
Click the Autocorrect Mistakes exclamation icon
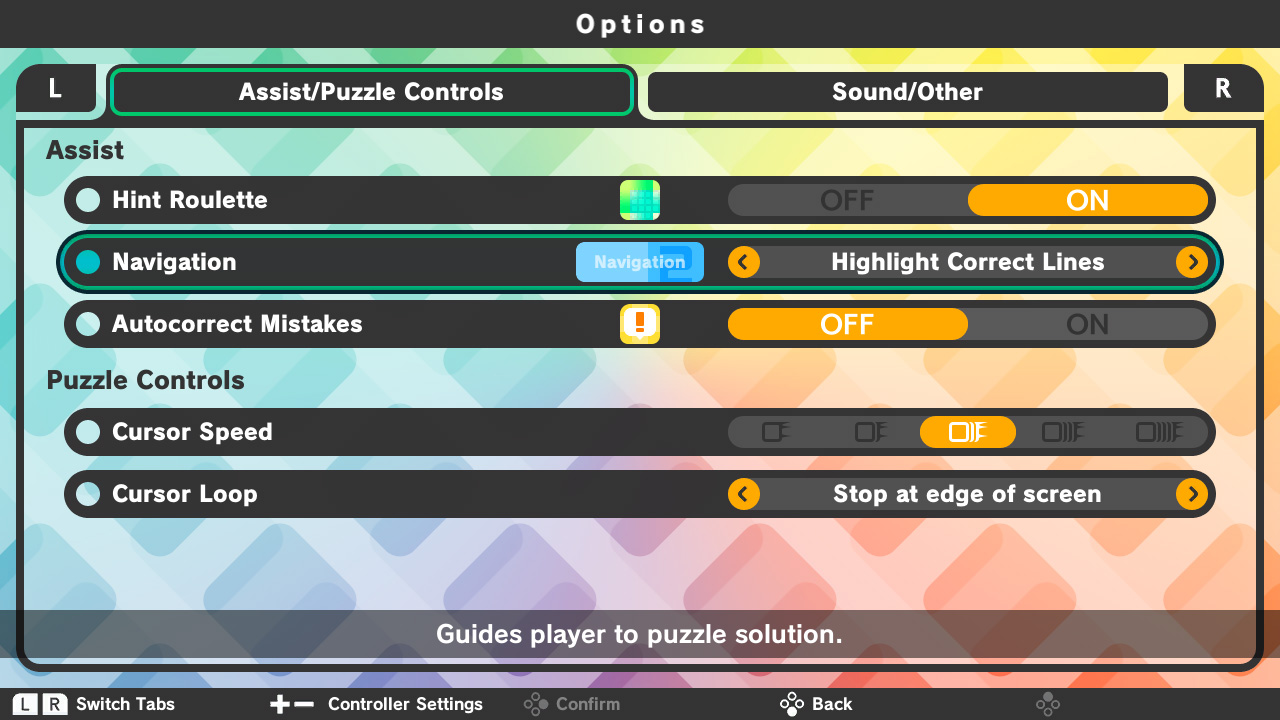tap(639, 323)
